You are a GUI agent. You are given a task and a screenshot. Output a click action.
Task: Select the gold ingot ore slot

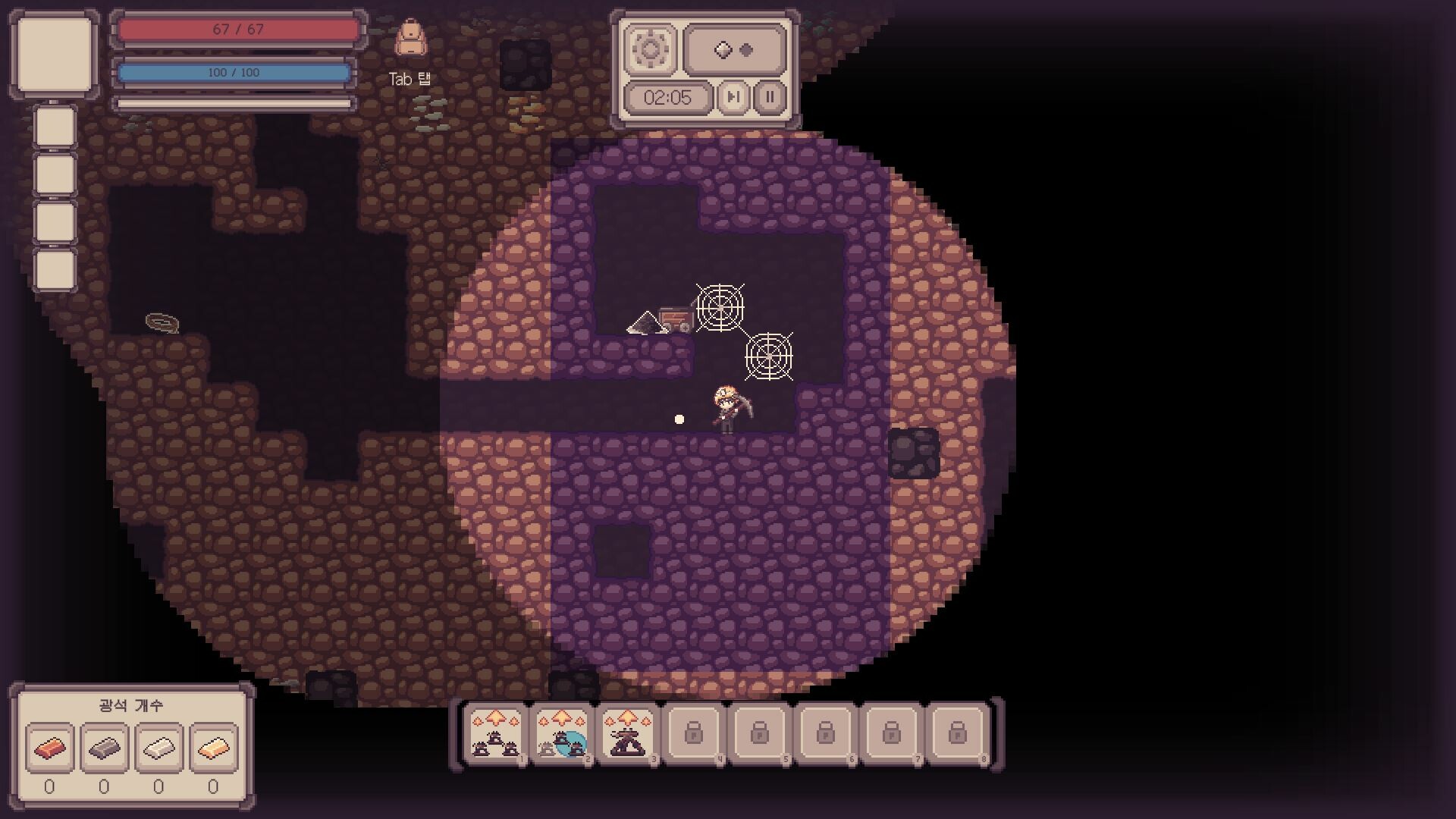[213, 748]
